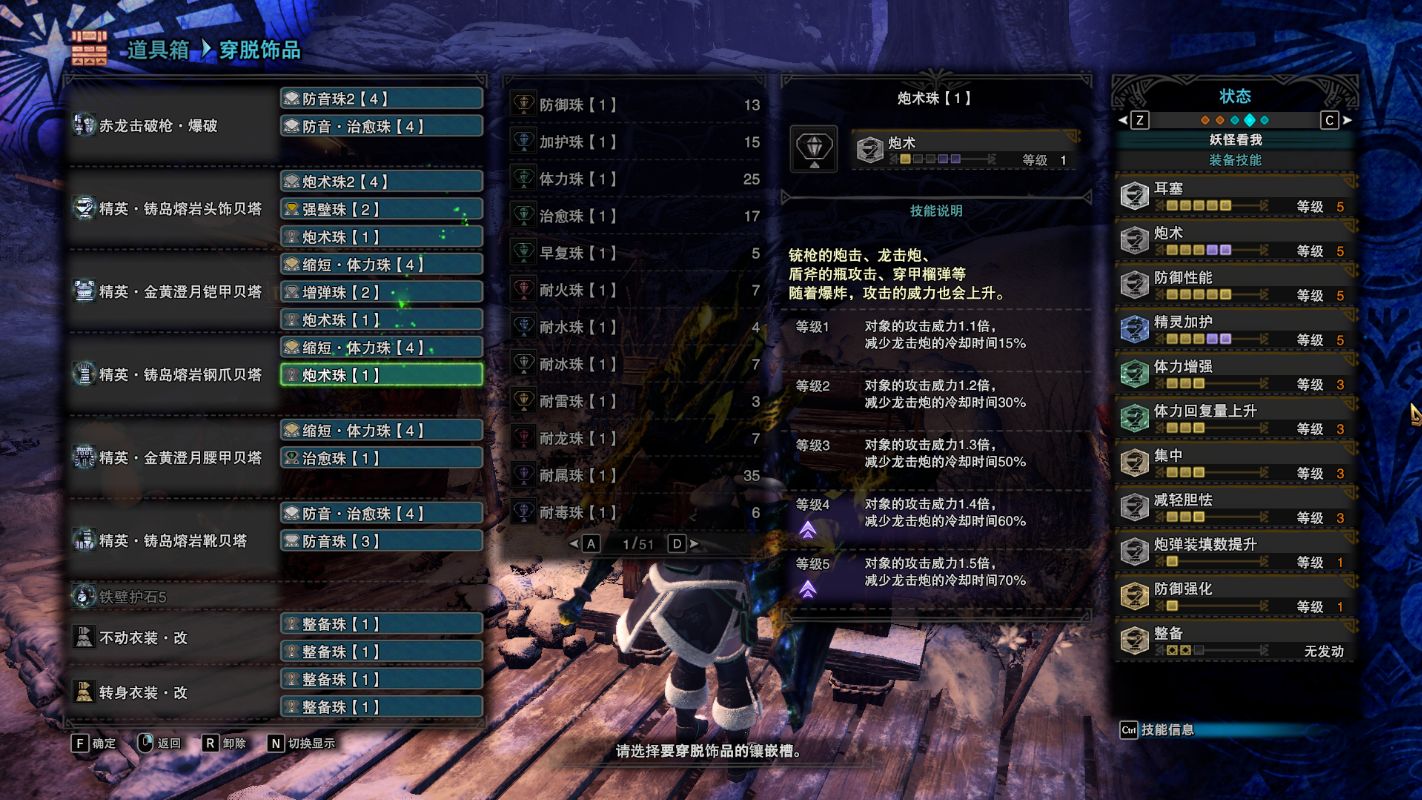The height and width of the screenshot is (800, 1422).
Task: Pick the 防音珠【3】 slot on the boots
Action: pyautogui.click(x=381, y=541)
